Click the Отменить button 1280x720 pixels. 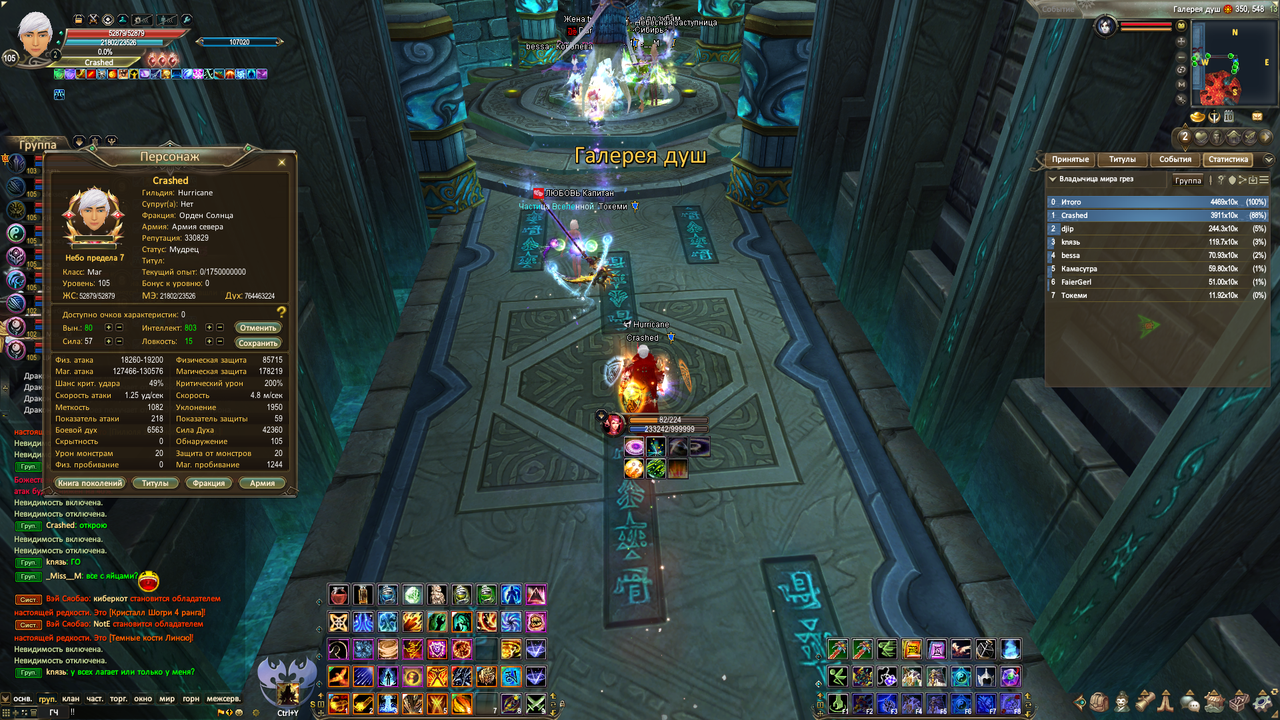(258, 328)
